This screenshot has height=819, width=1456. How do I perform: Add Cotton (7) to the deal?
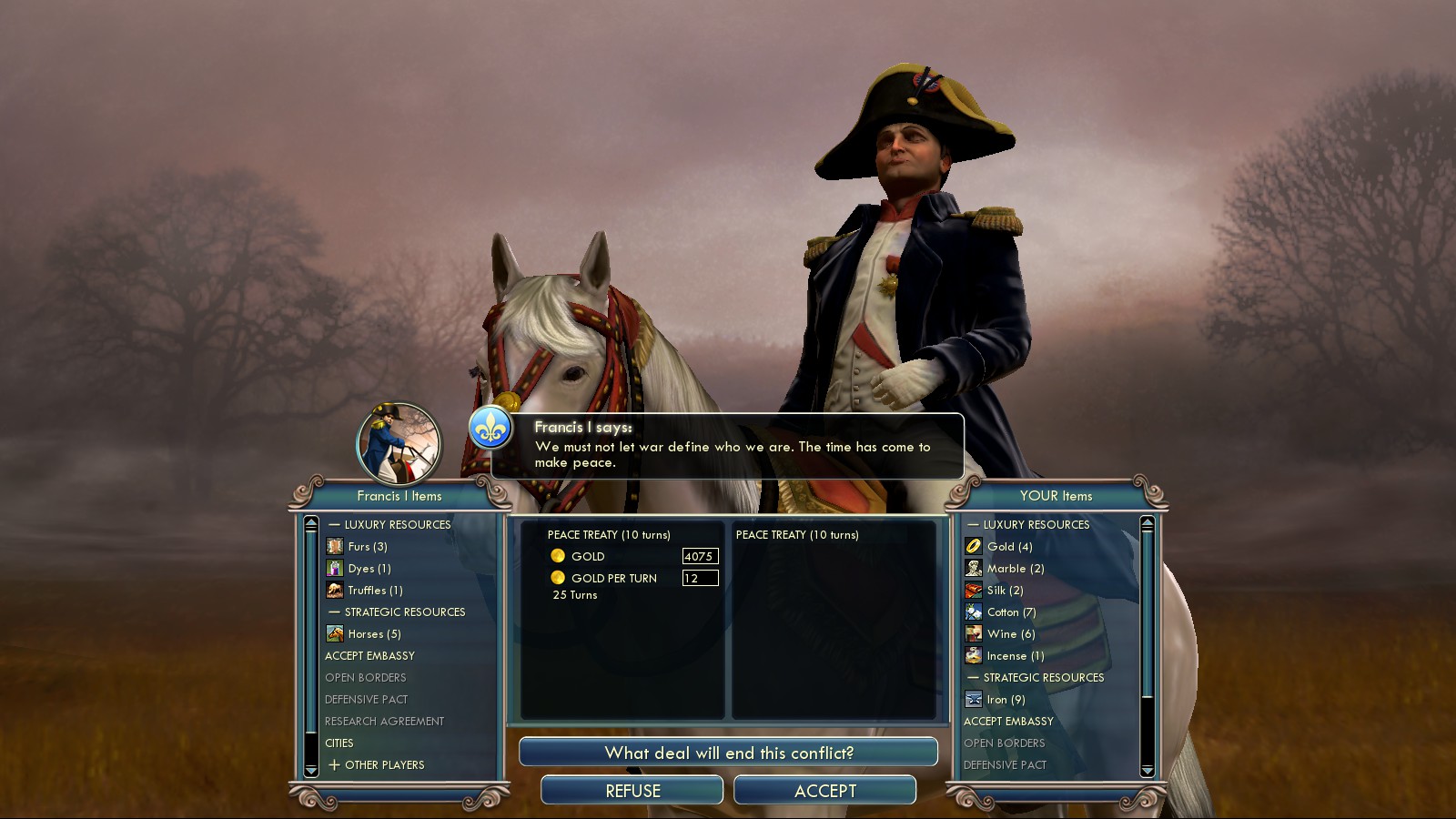tap(1011, 612)
